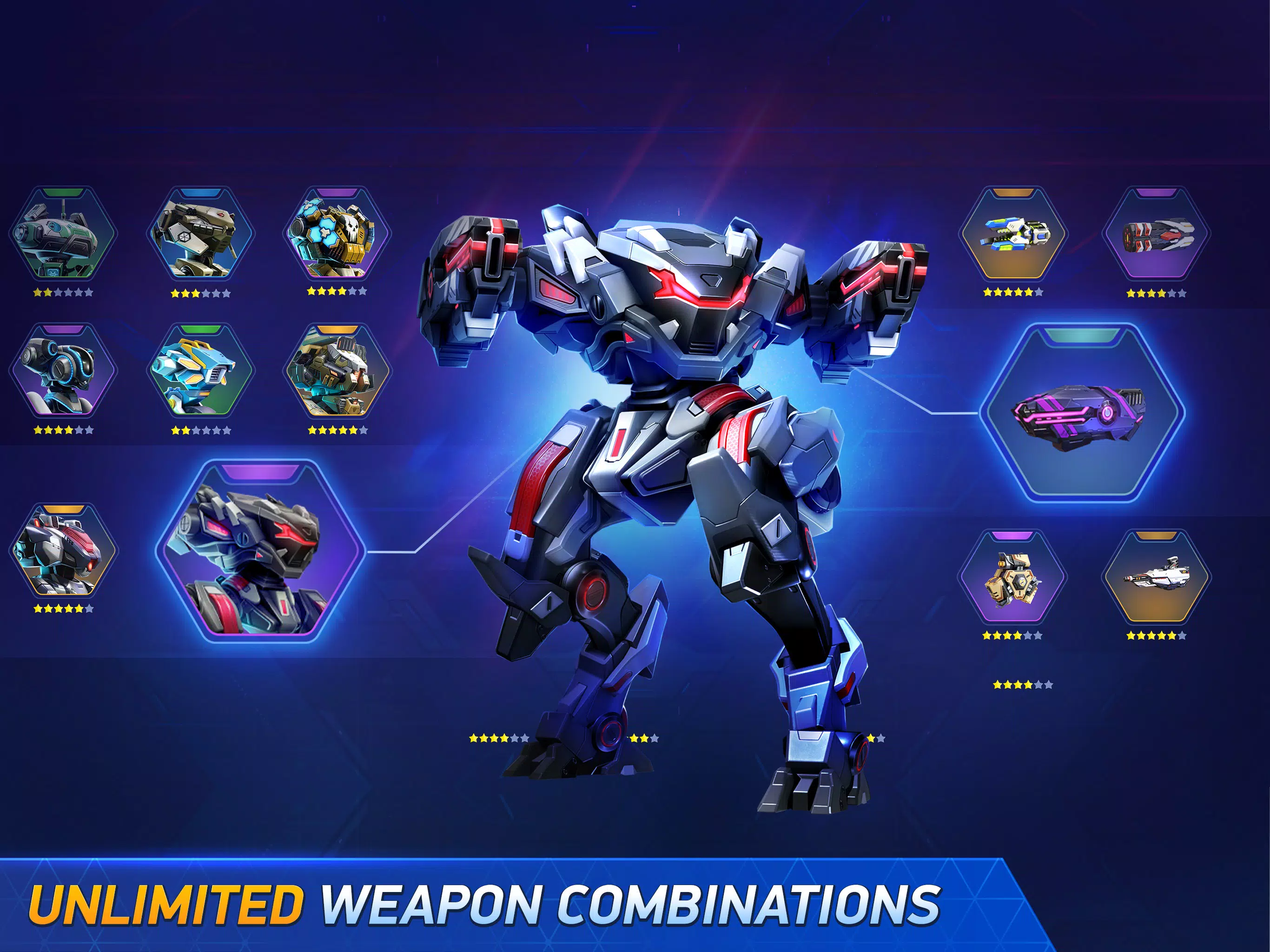Click the large highlighted red-visor mech hexagon
The width and height of the screenshot is (1270, 952).
(x=259, y=551)
